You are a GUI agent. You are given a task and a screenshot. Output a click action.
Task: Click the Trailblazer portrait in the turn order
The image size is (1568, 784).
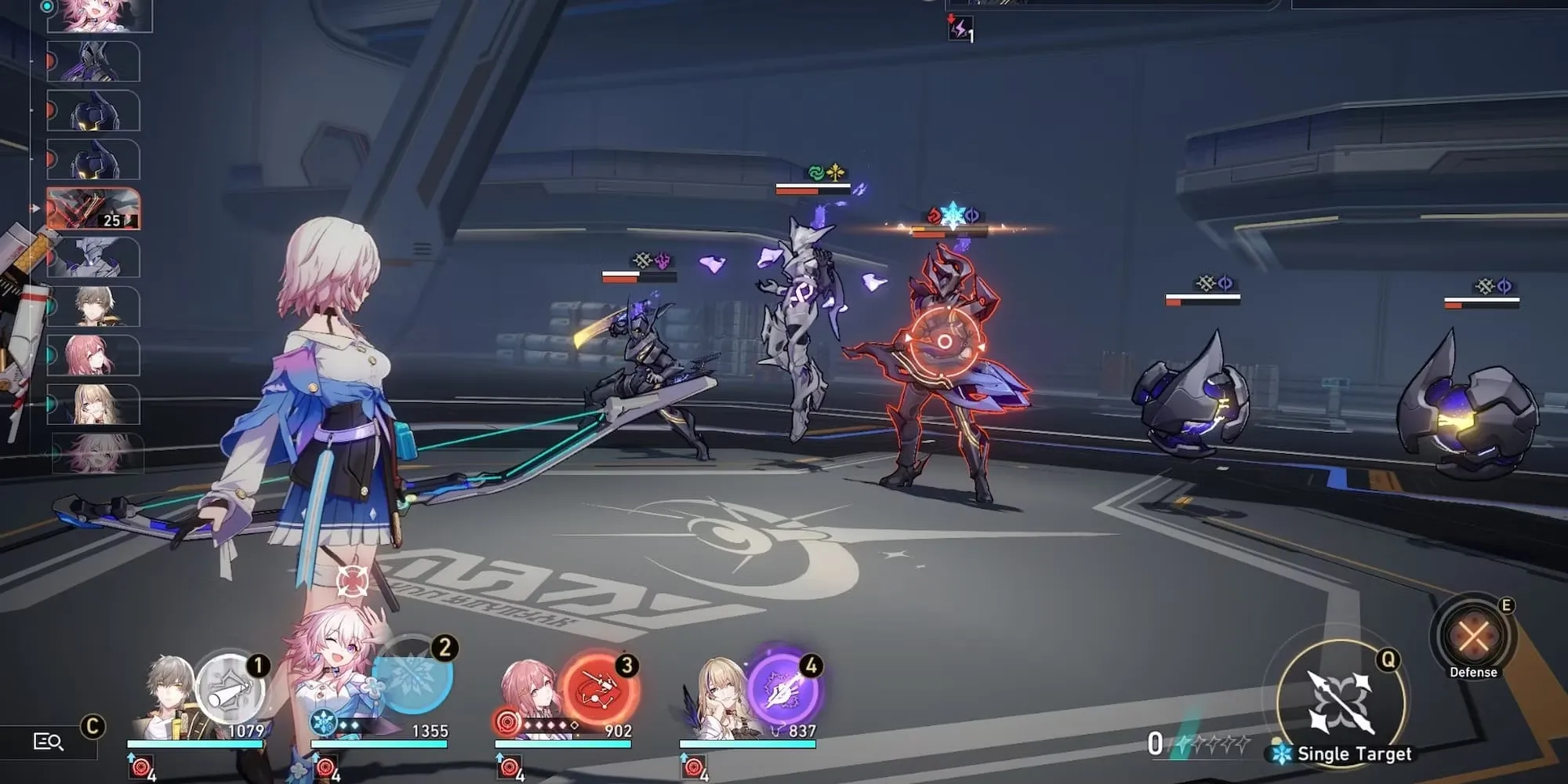click(94, 306)
